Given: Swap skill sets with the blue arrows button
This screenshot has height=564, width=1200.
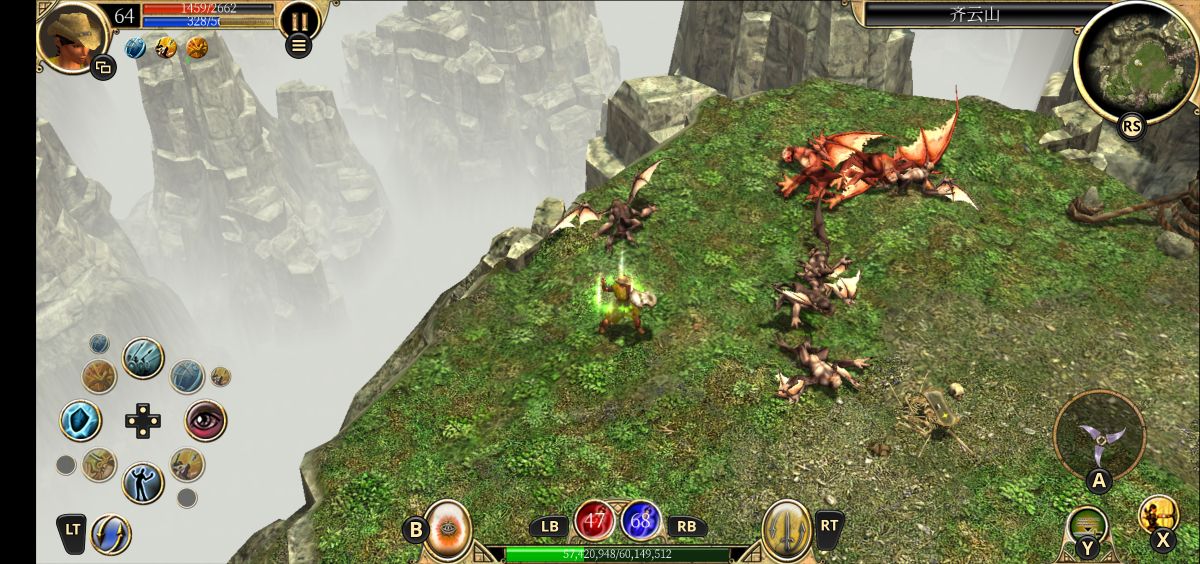Looking at the screenshot, I should [111, 534].
